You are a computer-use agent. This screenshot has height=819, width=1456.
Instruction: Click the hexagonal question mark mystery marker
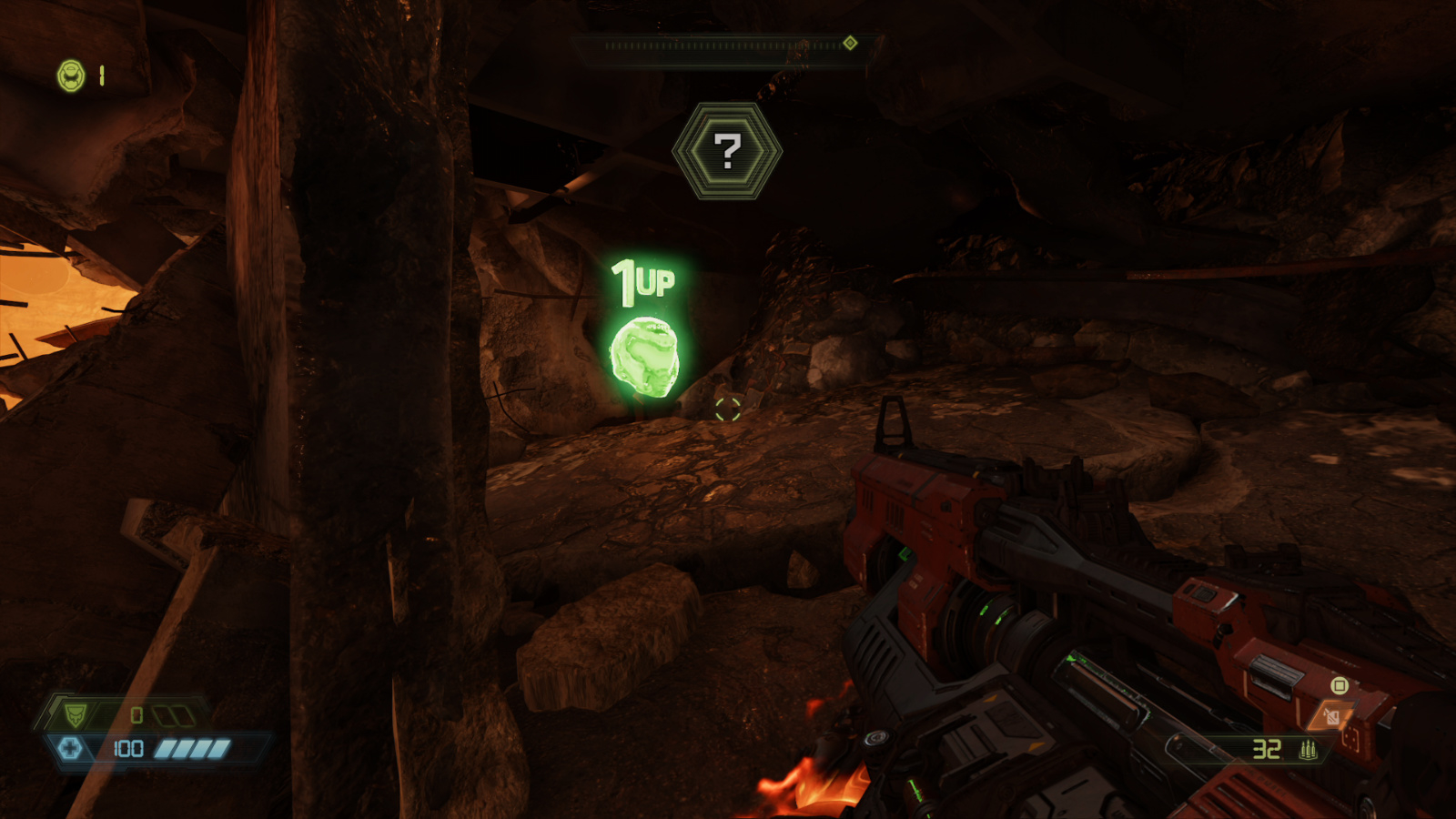[x=728, y=150]
